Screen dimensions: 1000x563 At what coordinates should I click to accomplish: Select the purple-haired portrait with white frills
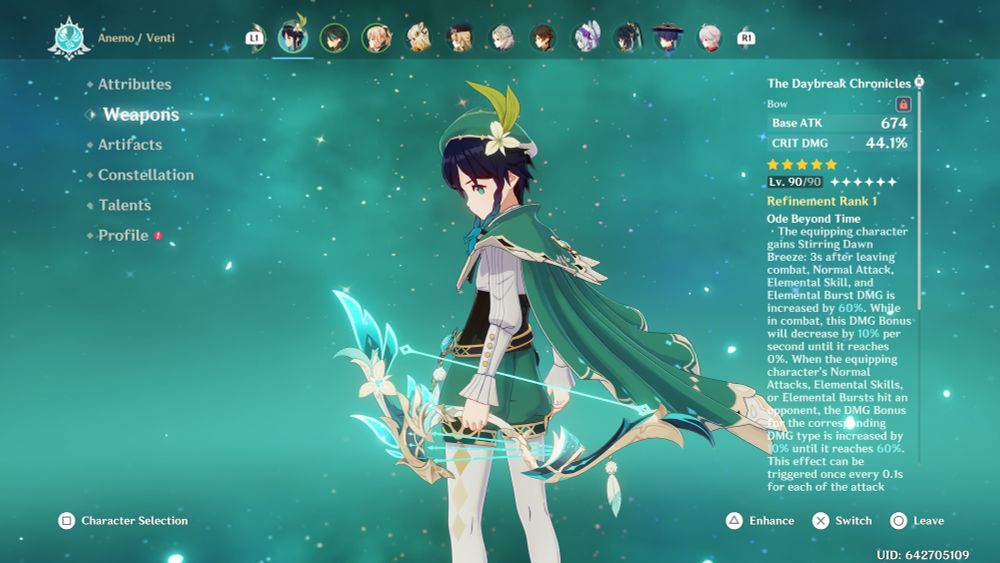click(x=585, y=38)
